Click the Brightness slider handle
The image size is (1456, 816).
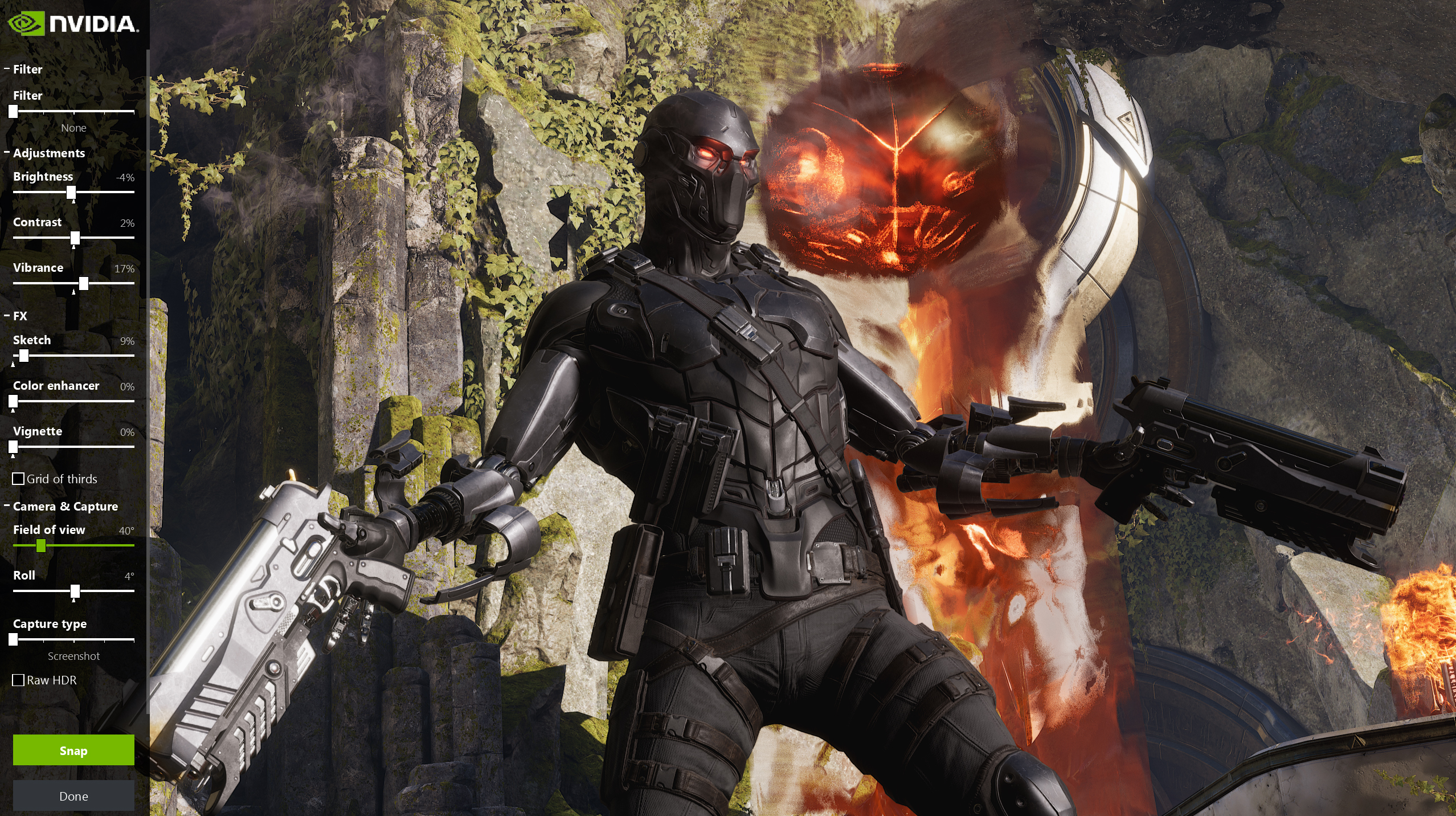pyautogui.click(x=71, y=193)
